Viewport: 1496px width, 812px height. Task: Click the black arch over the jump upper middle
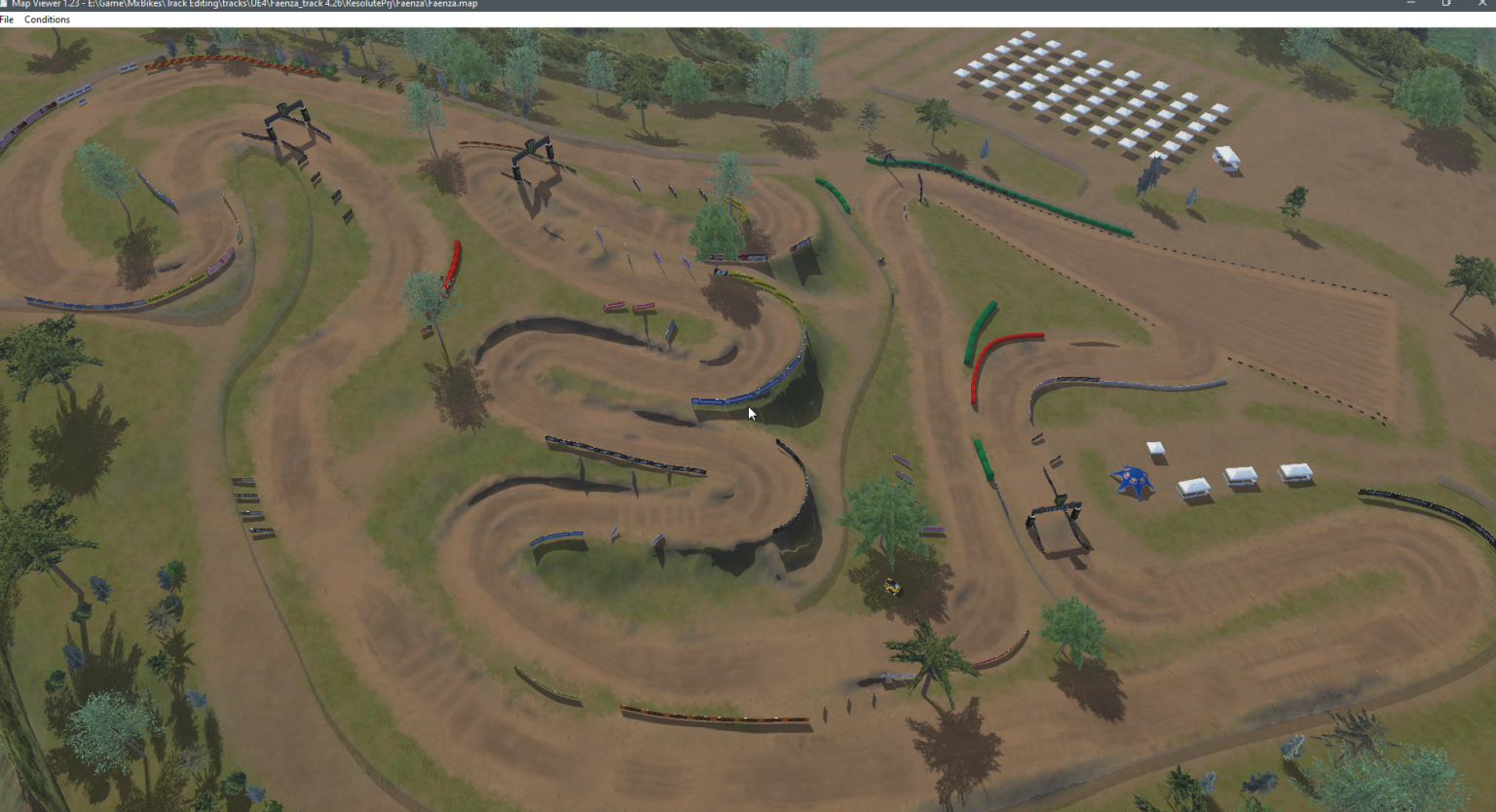click(534, 156)
